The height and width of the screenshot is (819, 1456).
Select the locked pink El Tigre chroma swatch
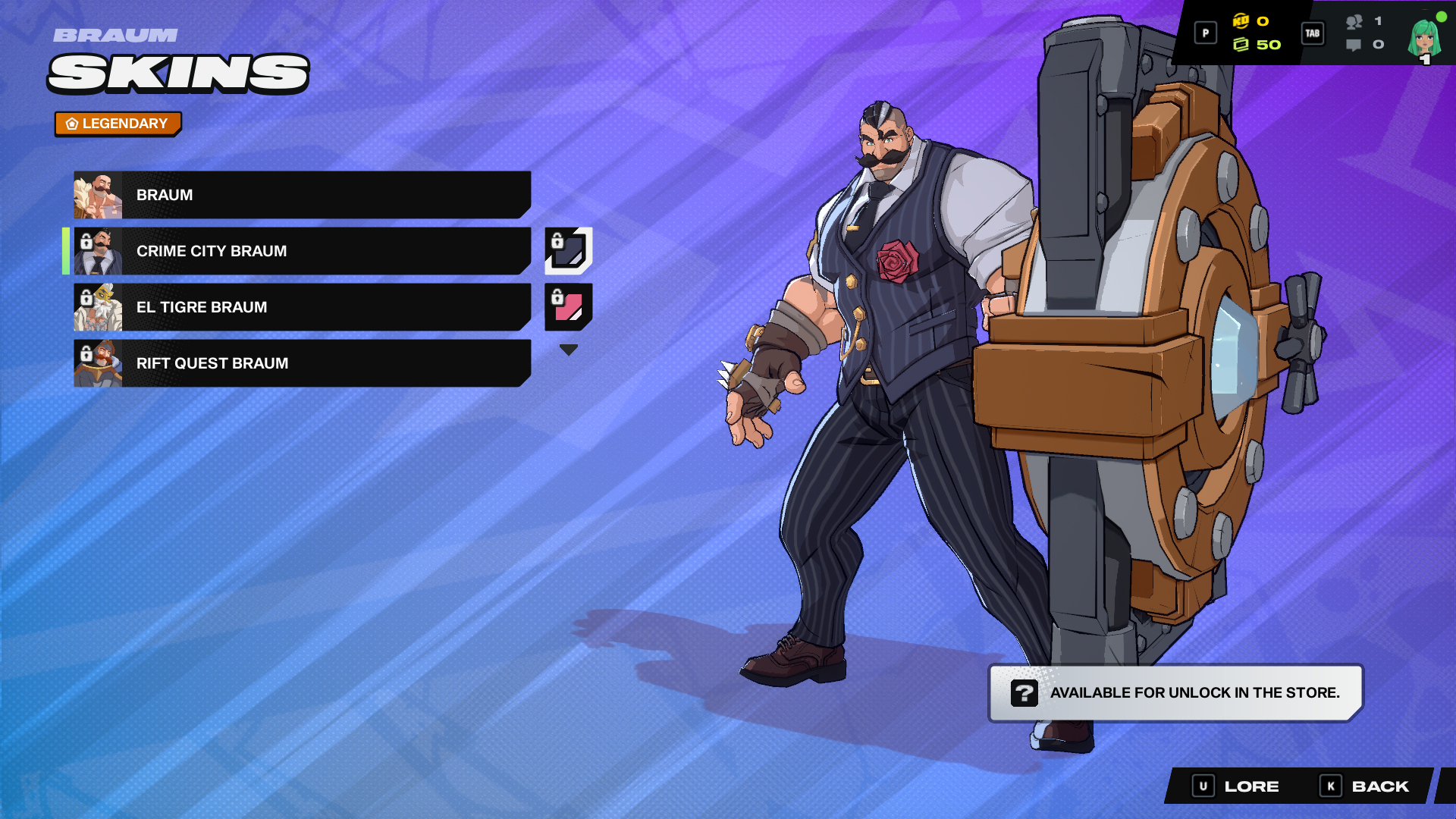[x=569, y=307]
